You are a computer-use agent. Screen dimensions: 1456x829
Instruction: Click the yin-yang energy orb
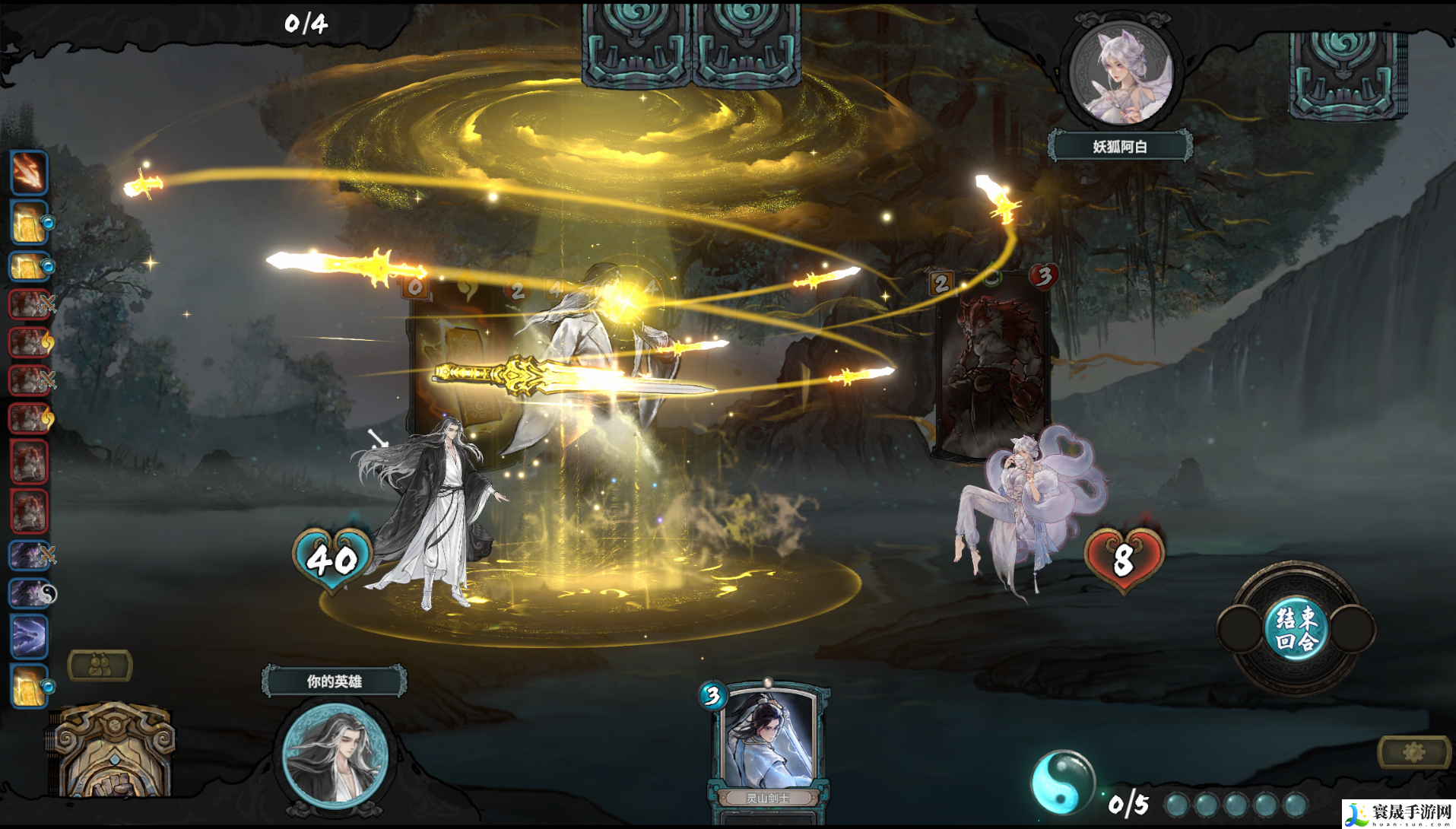click(1061, 781)
